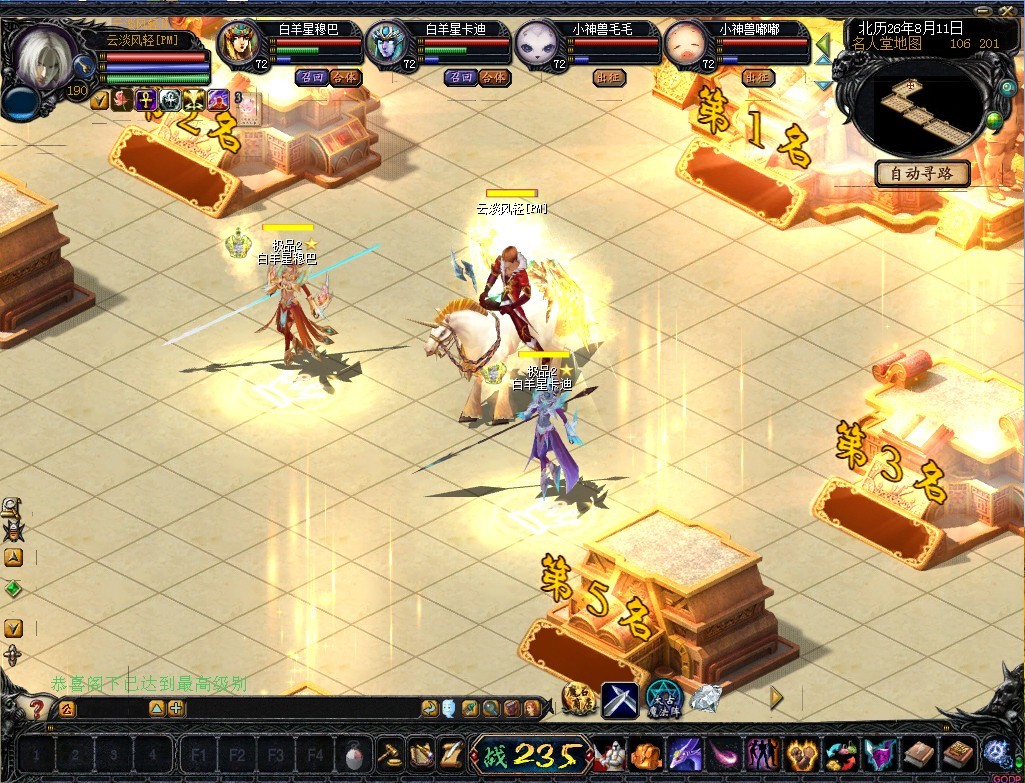Screen dimensions: 1025x783
Task: Choose the 小神兽毛毛 pet portrait
Action: [538, 43]
